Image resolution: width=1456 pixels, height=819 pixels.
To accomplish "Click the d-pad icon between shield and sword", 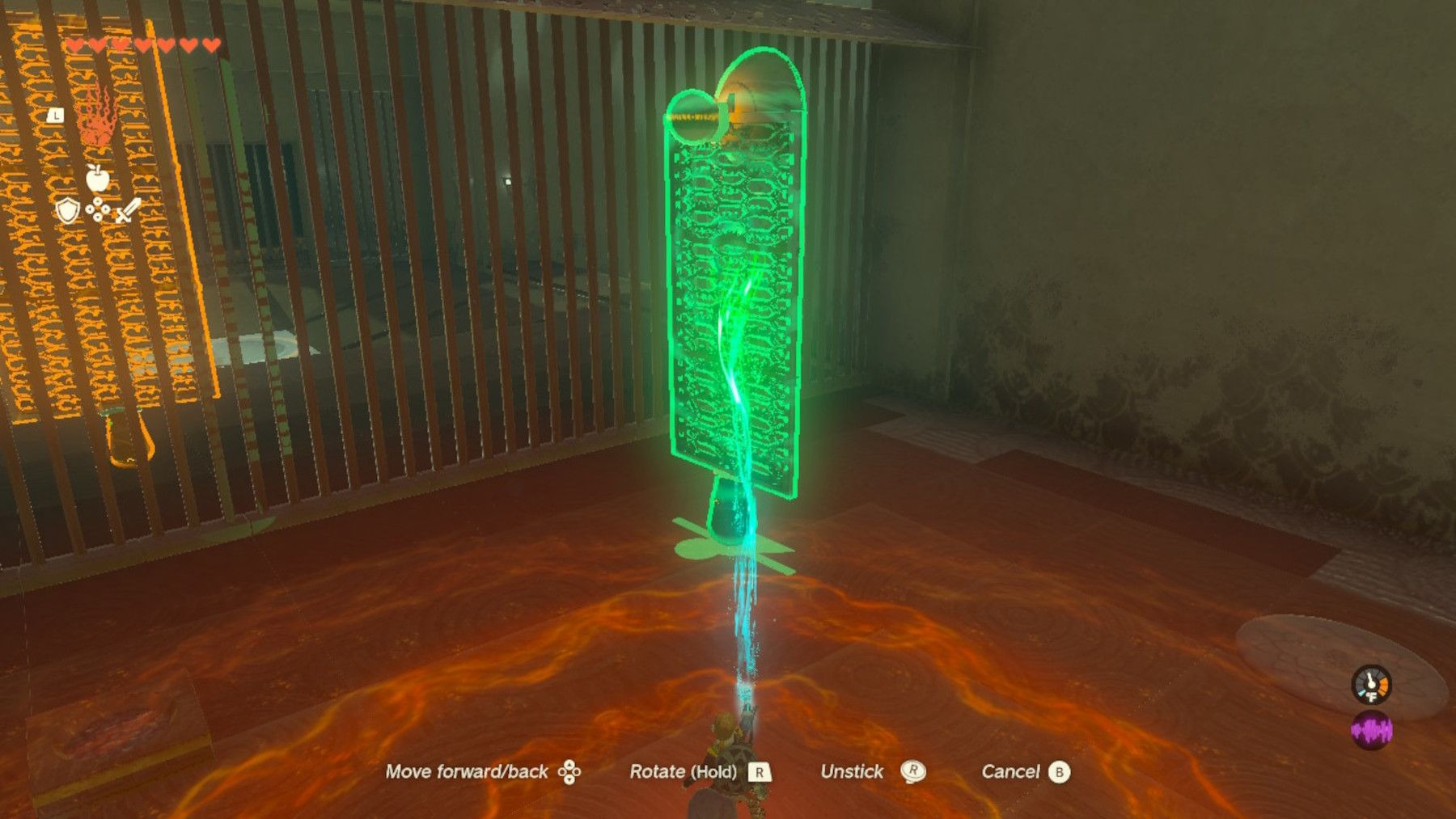I will point(97,209).
